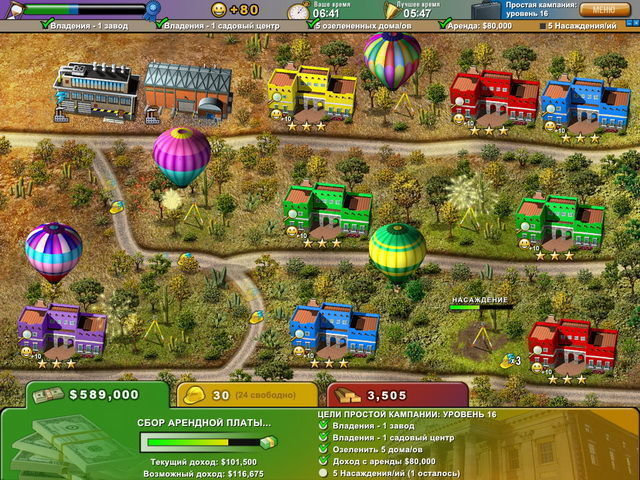Select the workers tab showing 30
The height and width of the screenshot is (480, 640).
coord(240,395)
